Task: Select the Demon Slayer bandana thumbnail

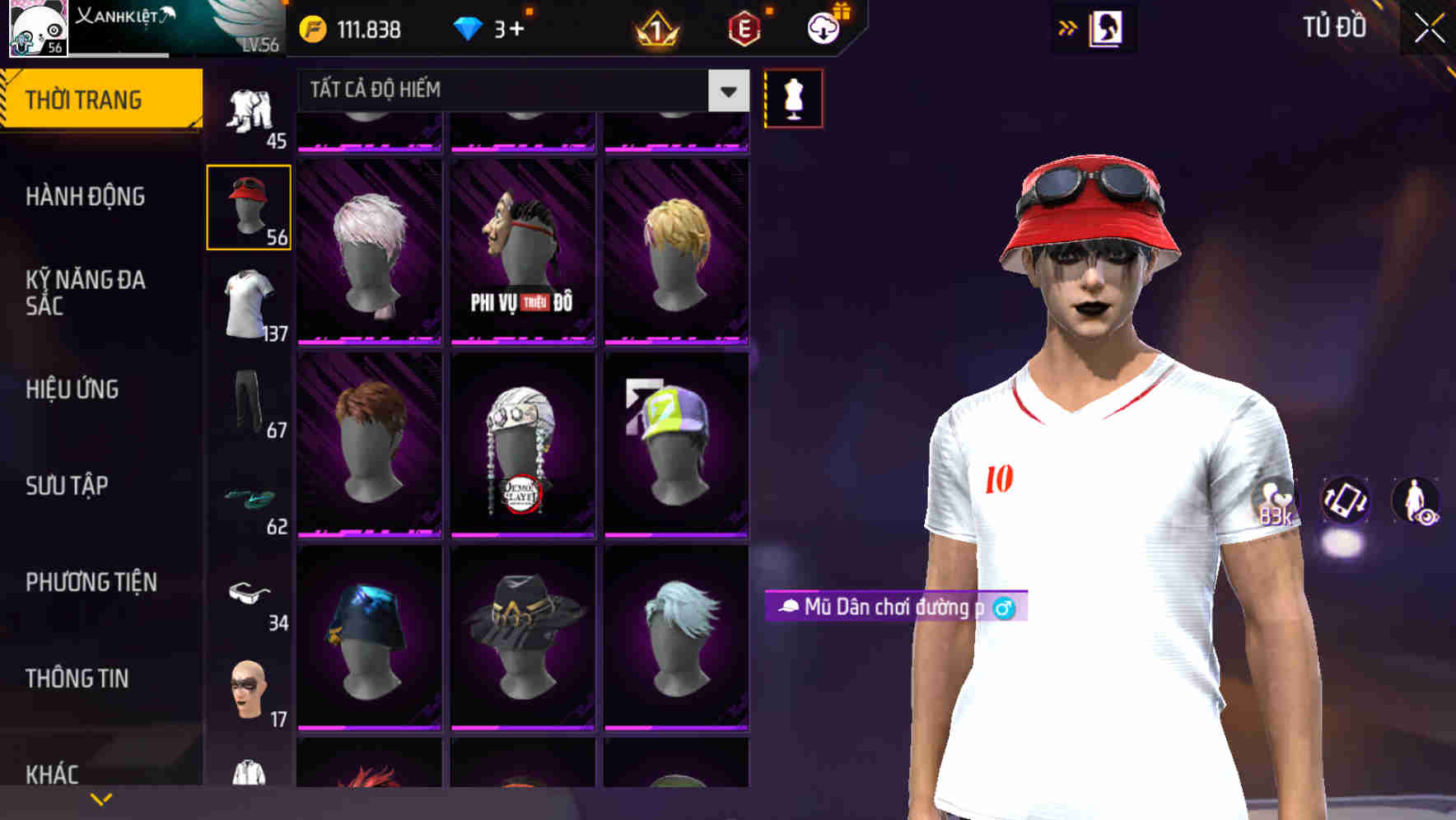Action: click(x=522, y=445)
